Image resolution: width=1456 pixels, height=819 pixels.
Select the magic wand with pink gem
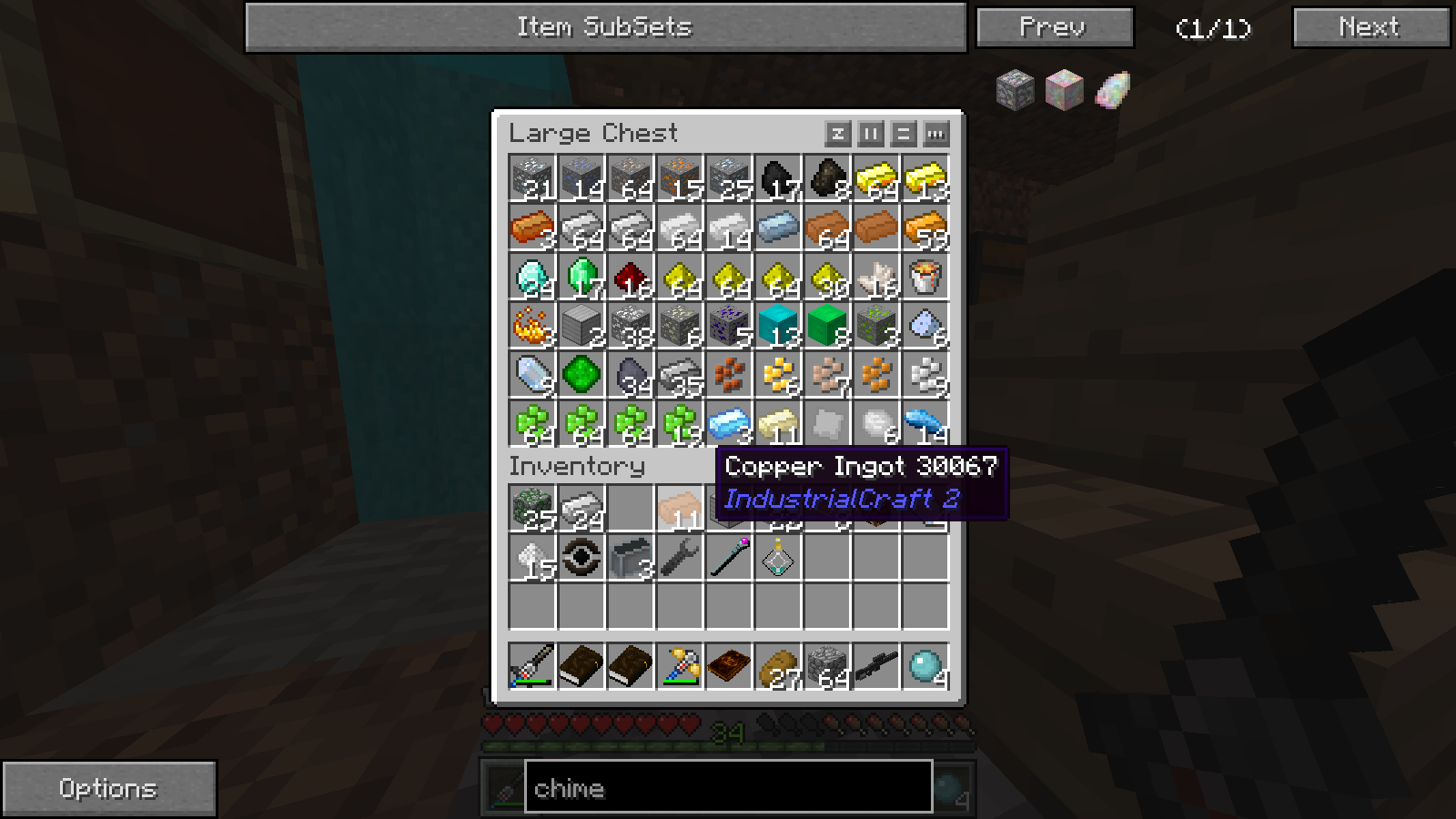point(729,558)
